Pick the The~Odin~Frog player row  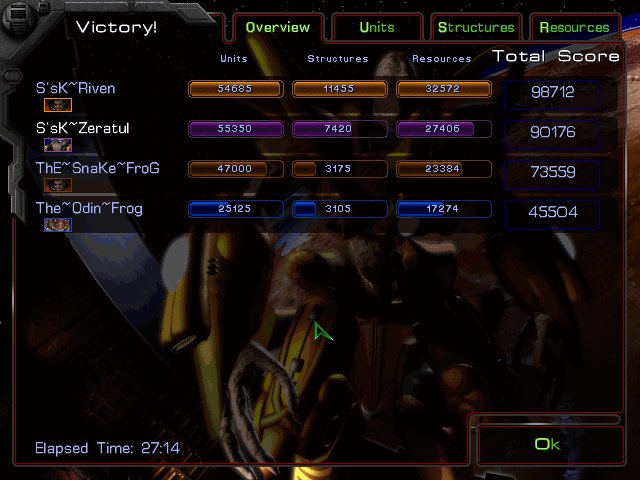click(x=90, y=208)
